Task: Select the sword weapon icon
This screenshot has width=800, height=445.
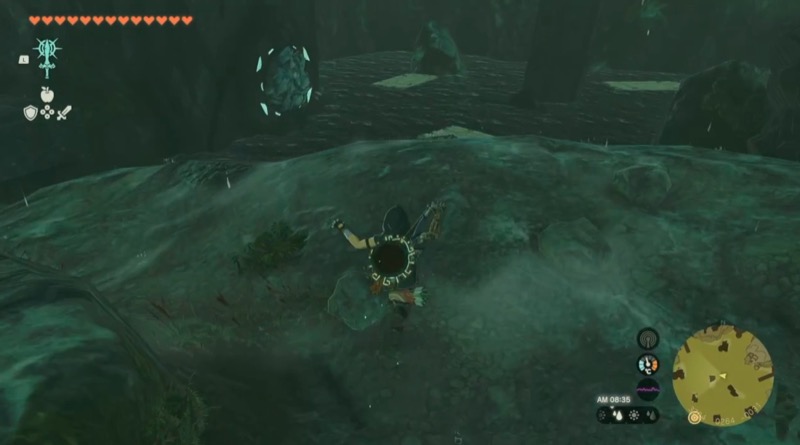Action: (x=64, y=112)
